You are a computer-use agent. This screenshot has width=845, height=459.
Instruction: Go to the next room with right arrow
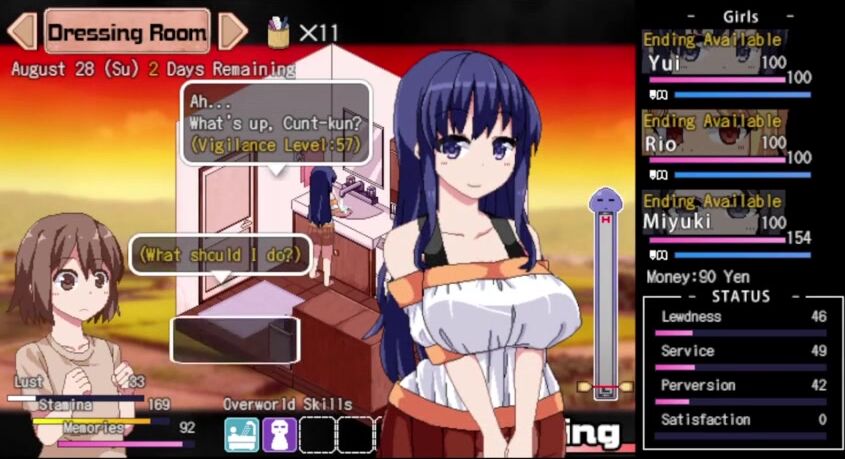(232, 31)
